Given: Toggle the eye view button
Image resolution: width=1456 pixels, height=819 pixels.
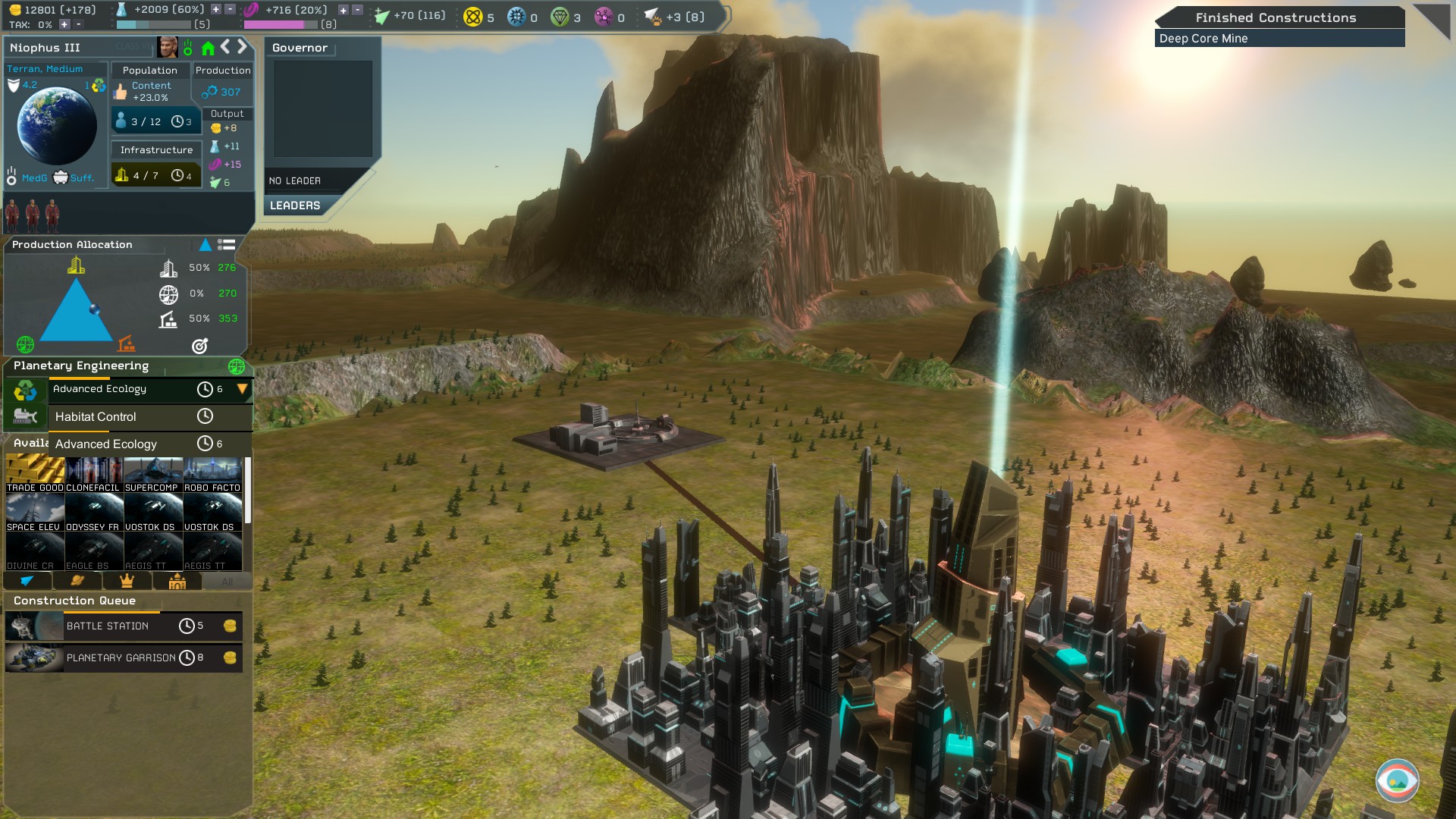Looking at the screenshot, I should pyautogui.click(x=1397, y=780).
